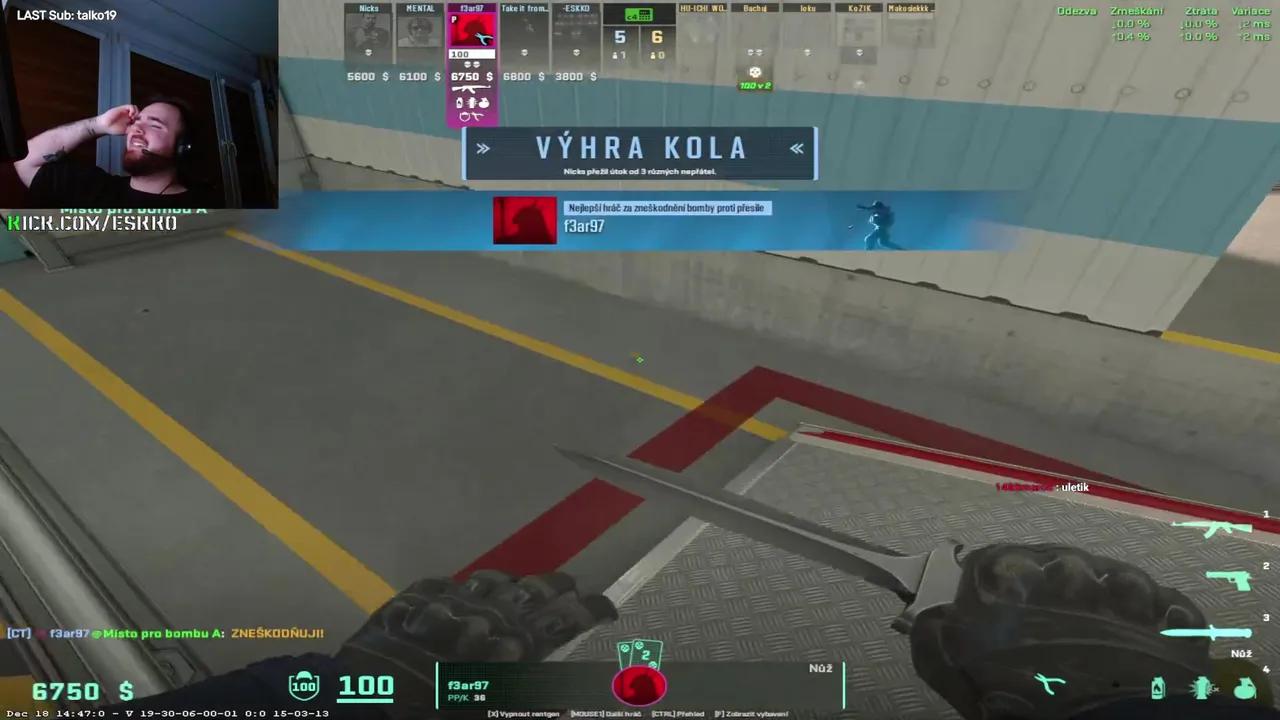Click the right arrow beside VÝHRA KOLA
The width and height of the screenshot is (1280, 720).
click(x=797, y=148)
